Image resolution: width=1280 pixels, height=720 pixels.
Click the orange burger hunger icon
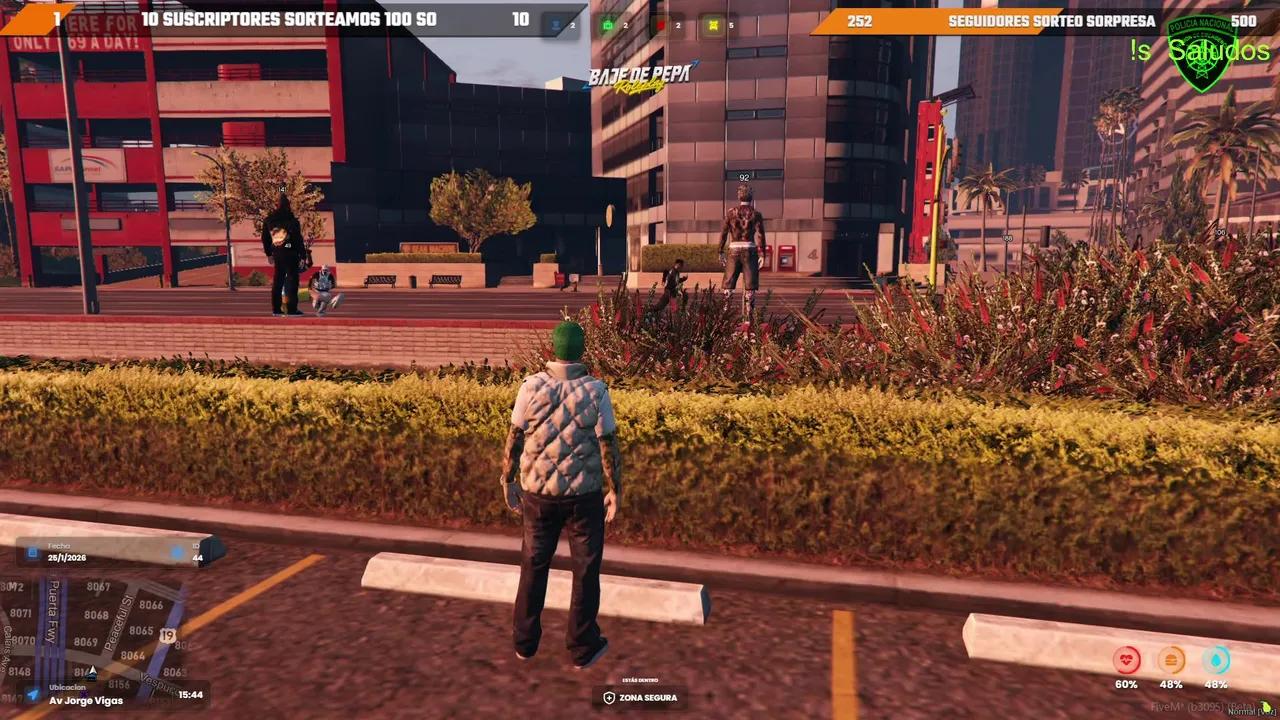click(1170, 660)
